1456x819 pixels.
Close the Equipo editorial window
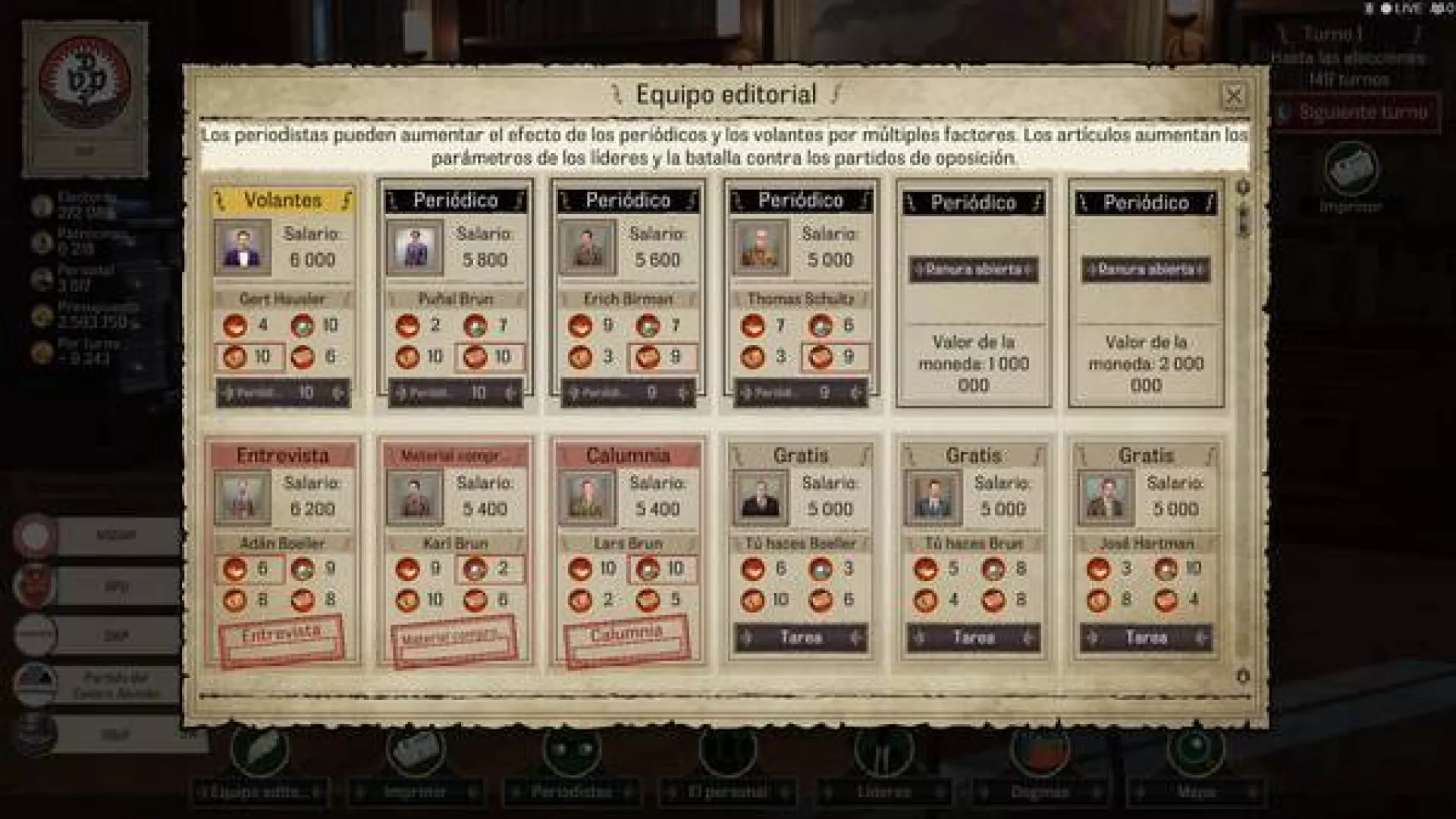point(1234,96)
